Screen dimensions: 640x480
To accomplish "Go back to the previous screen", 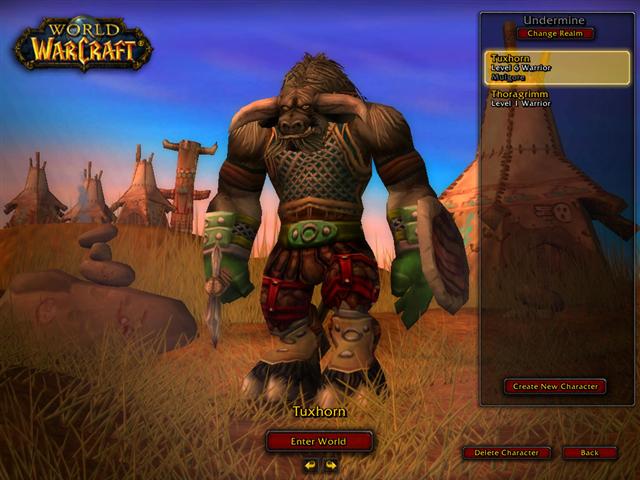I will (589, 453).
